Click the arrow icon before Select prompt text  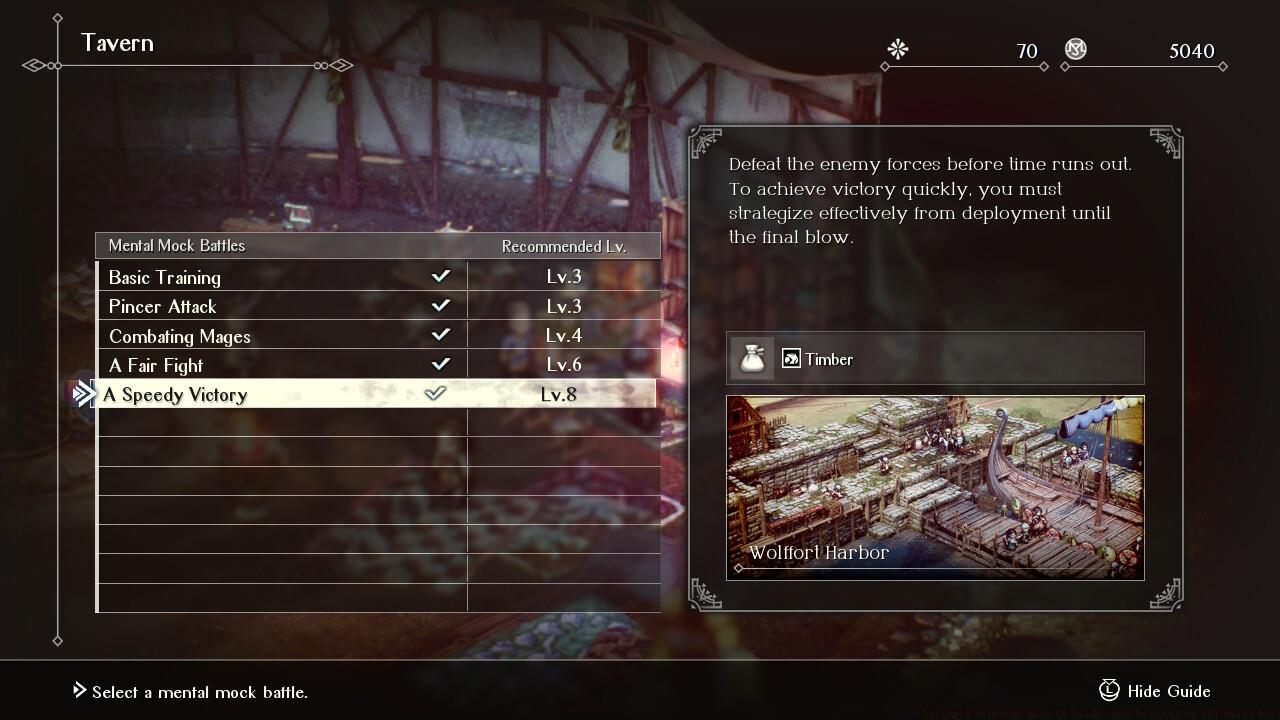(x=77, y=691)
